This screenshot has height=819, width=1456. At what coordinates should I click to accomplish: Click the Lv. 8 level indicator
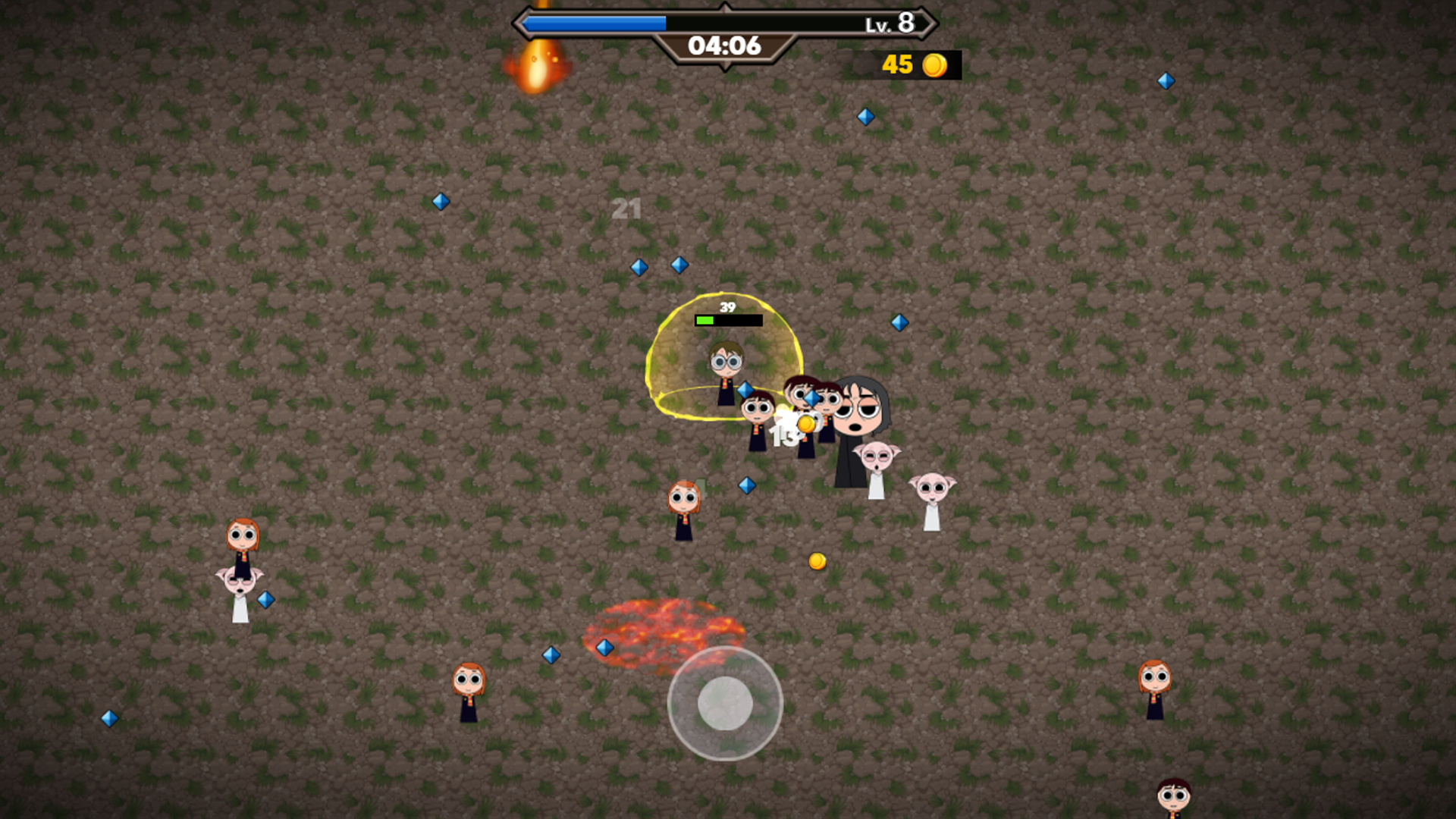[x=889, y=25]
